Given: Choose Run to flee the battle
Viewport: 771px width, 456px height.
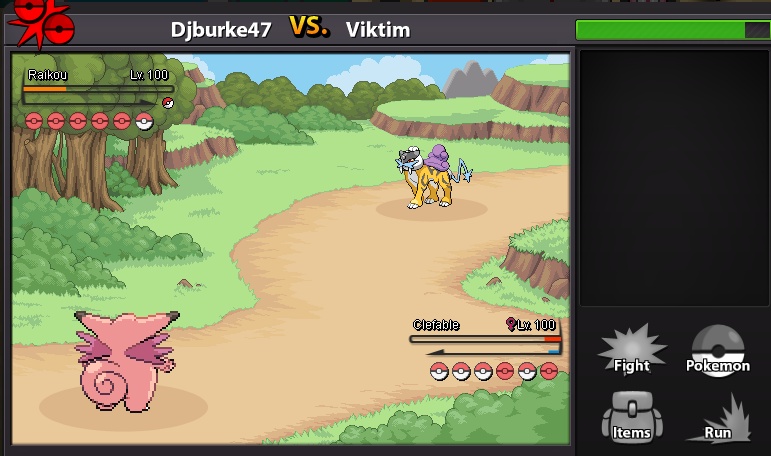Looking at the screenshot, I should click(x=718, y=420).
